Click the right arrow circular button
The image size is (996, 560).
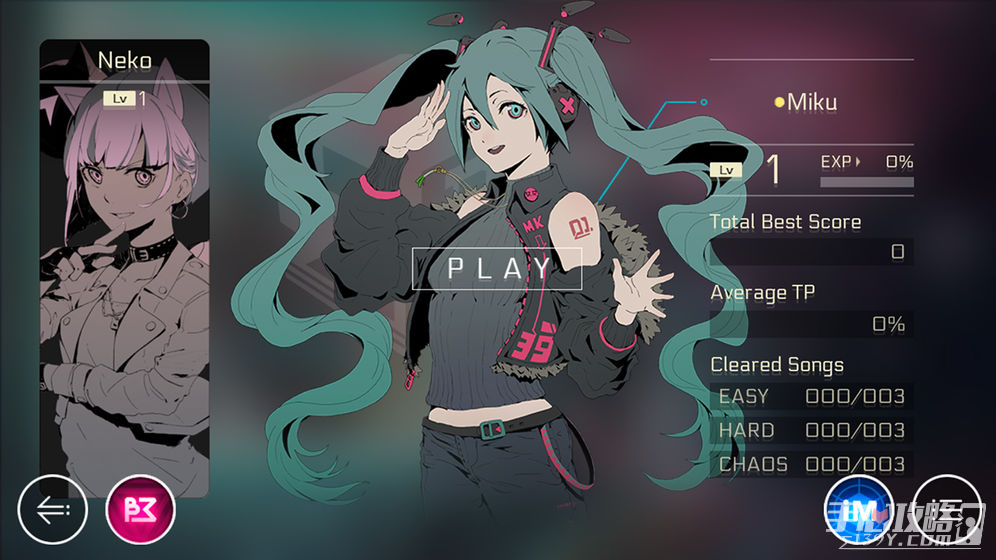point(945,509)
